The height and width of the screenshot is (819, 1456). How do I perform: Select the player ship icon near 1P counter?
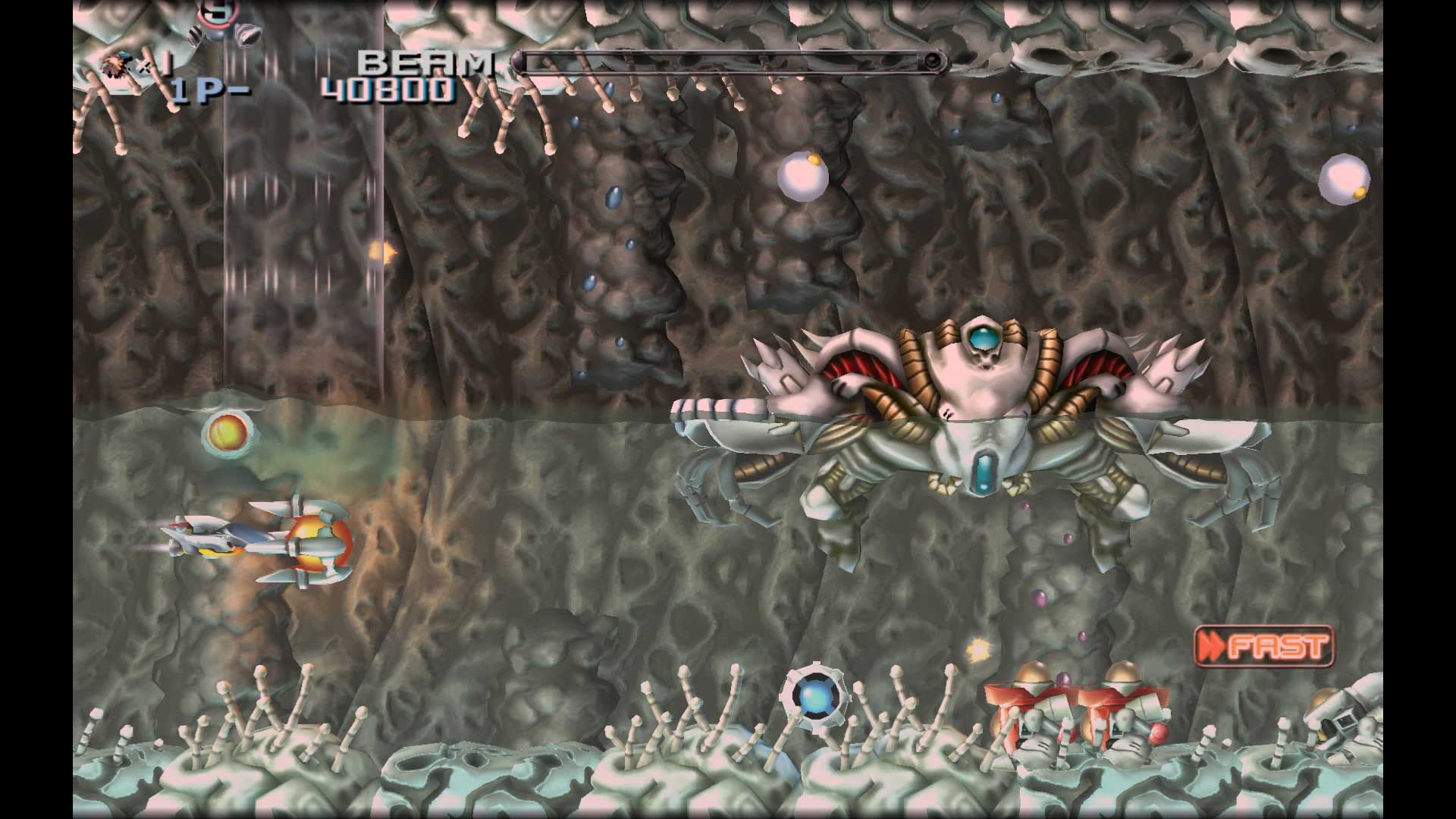pyautogui.click(x=115, y=62)
